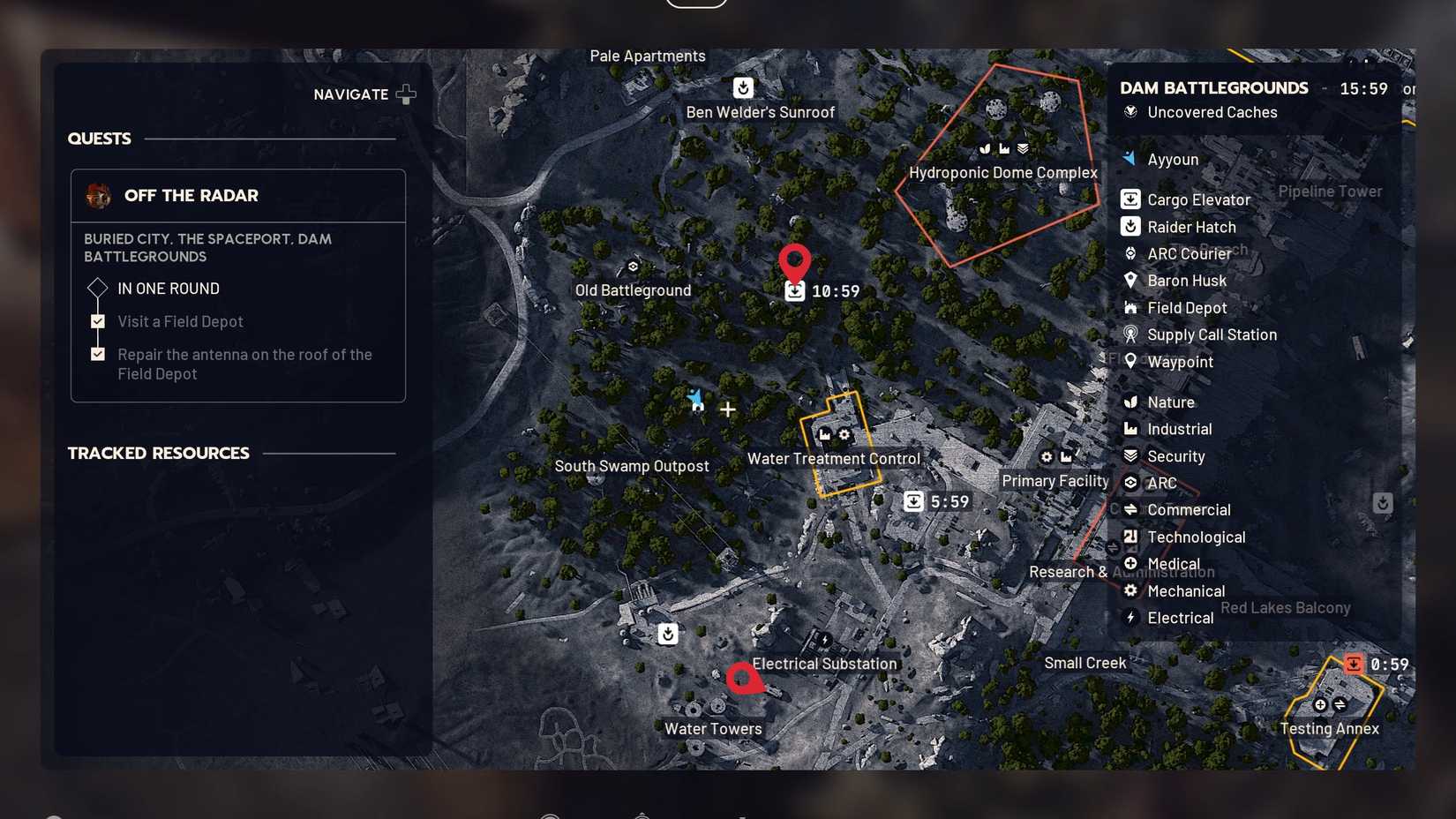
Task: Click the NAVIGATE button
Action: click(x=364, y=94)
